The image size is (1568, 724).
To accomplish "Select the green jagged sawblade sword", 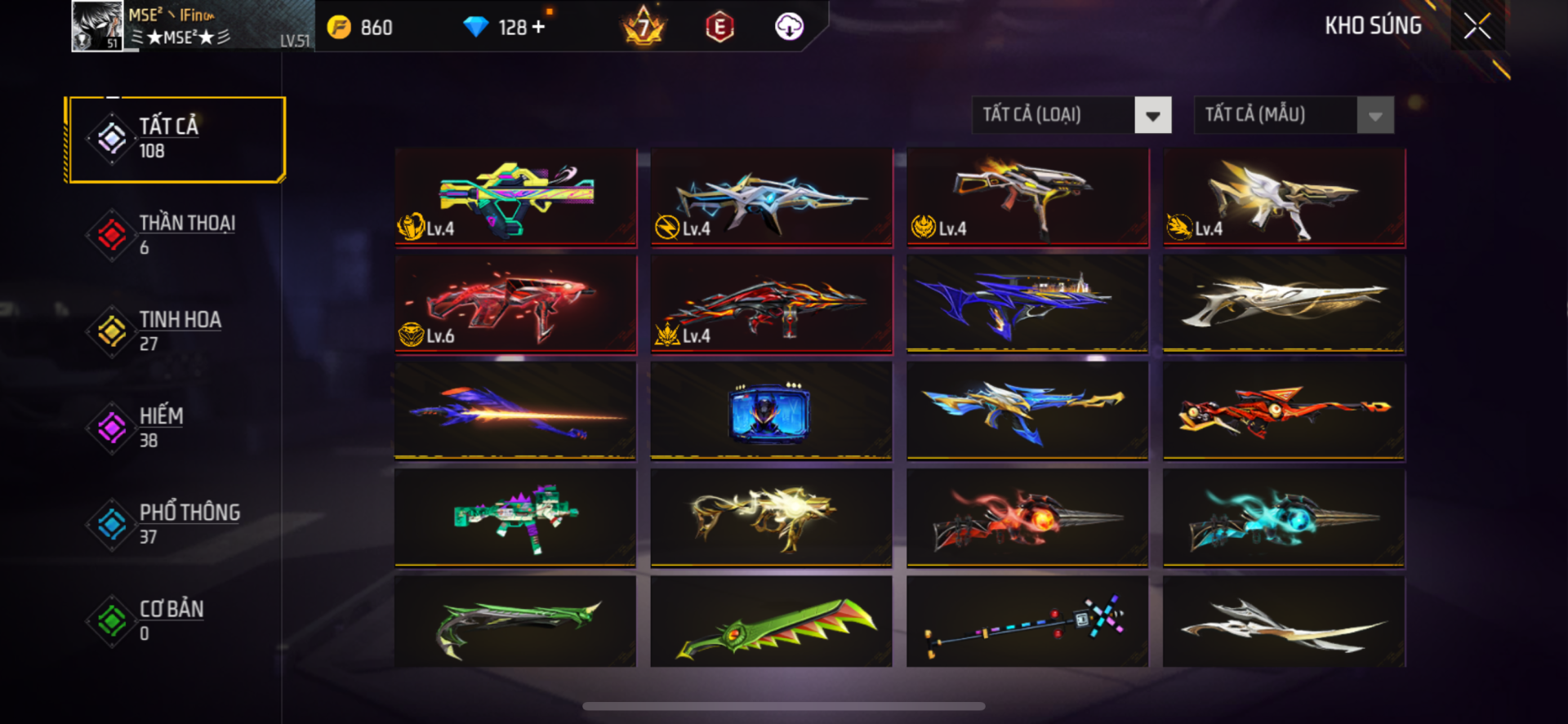I will click(771, 622).
